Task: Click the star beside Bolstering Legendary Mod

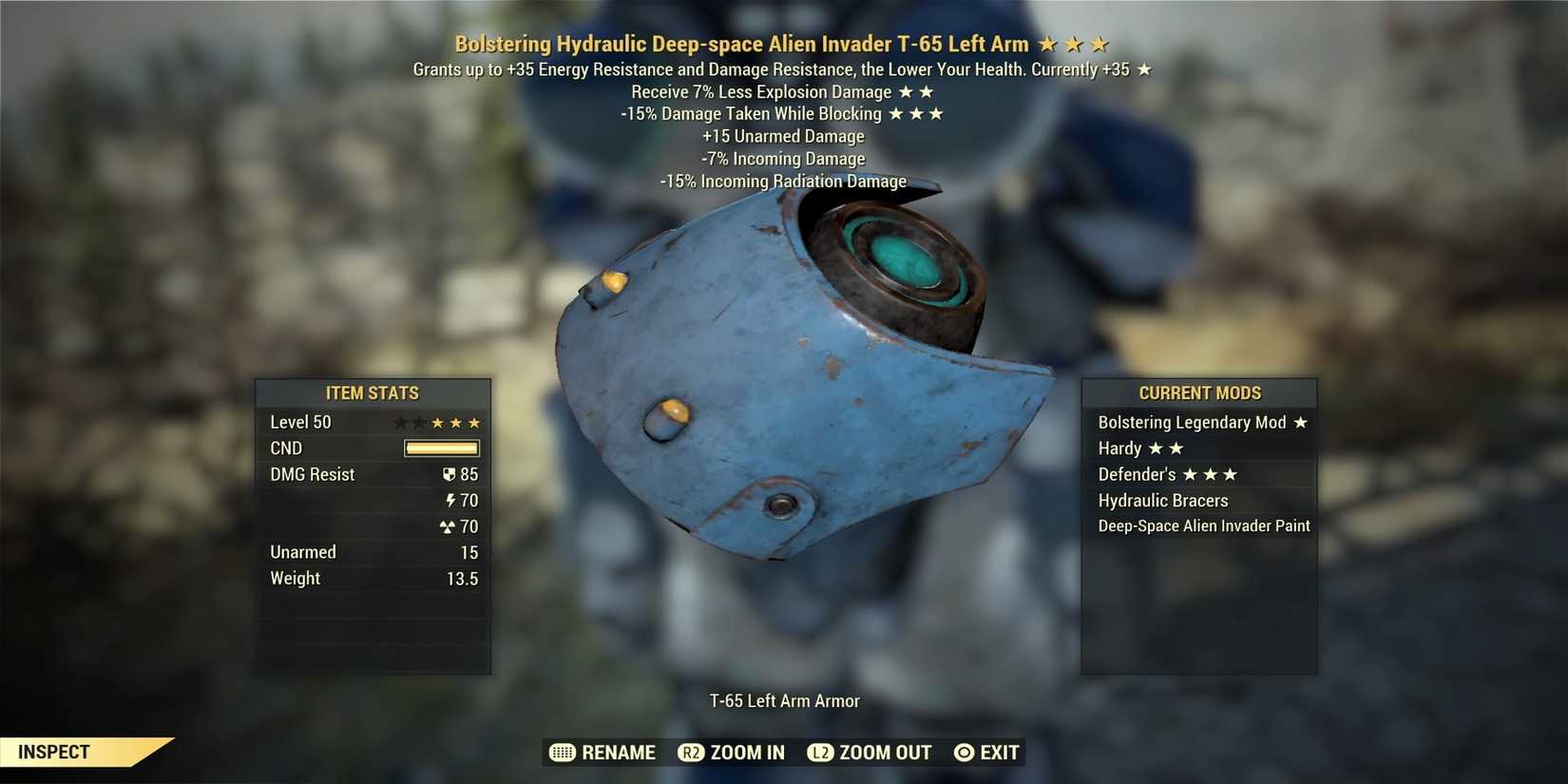Action: 1301,422
